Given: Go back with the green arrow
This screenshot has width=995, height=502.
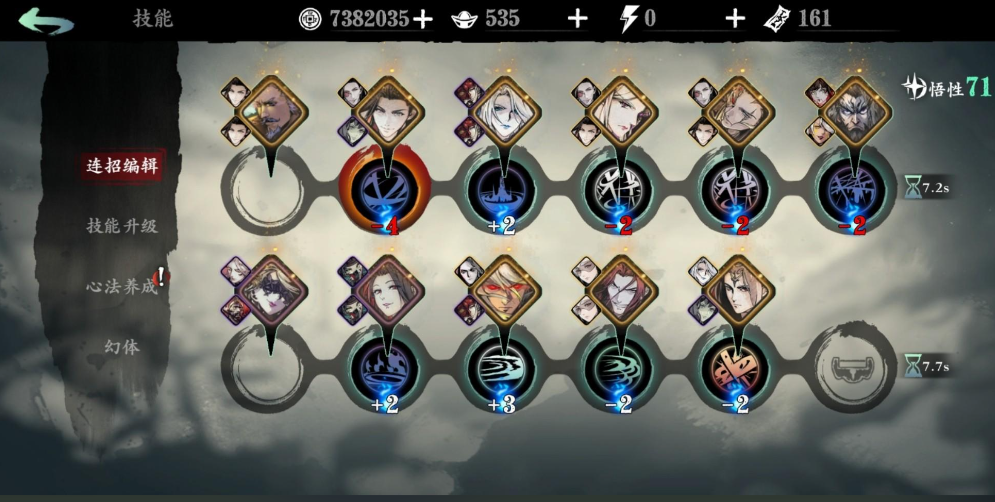Looking at the screenshot, I should [x=45, y=20].
